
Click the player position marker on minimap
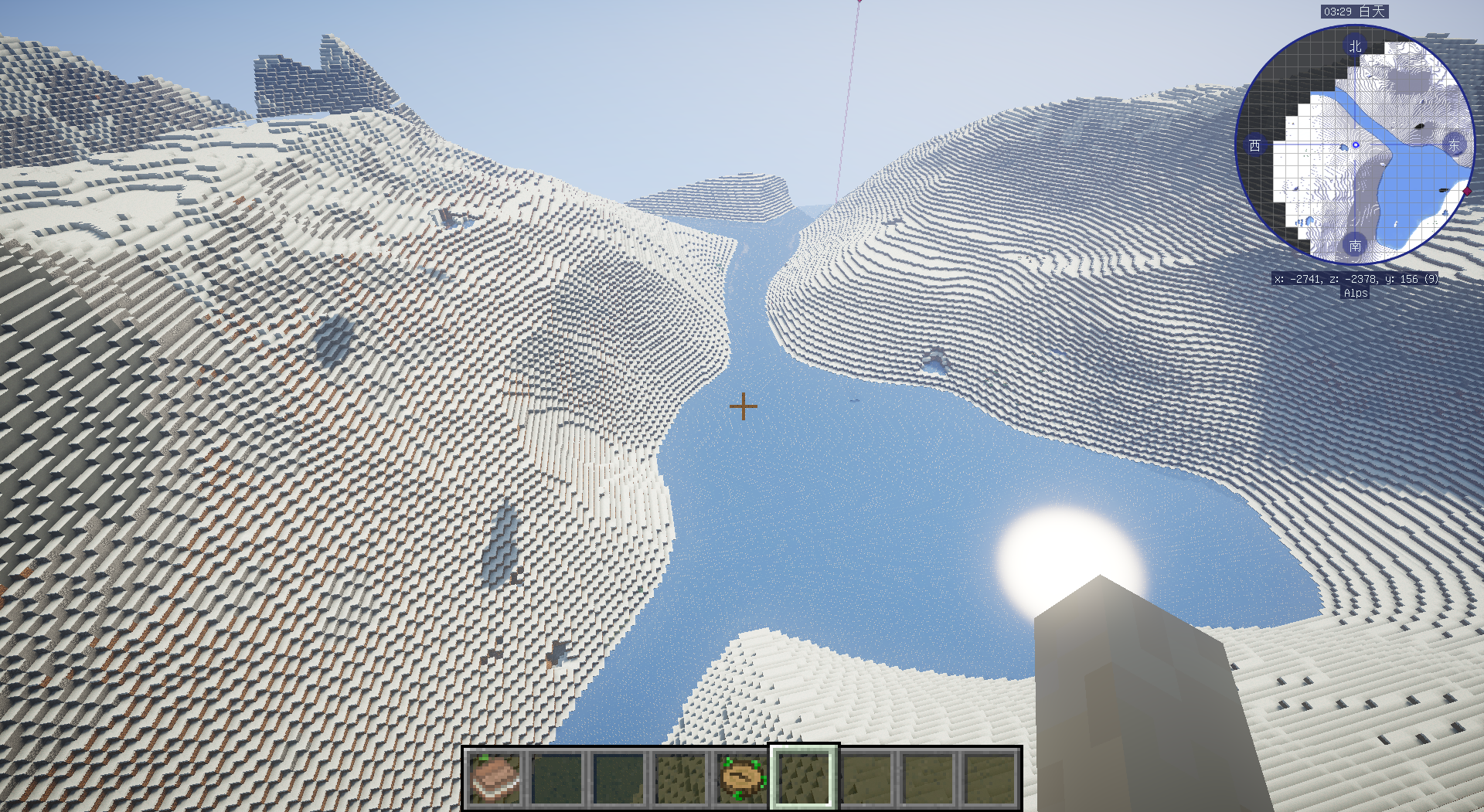click(1356, 145)
